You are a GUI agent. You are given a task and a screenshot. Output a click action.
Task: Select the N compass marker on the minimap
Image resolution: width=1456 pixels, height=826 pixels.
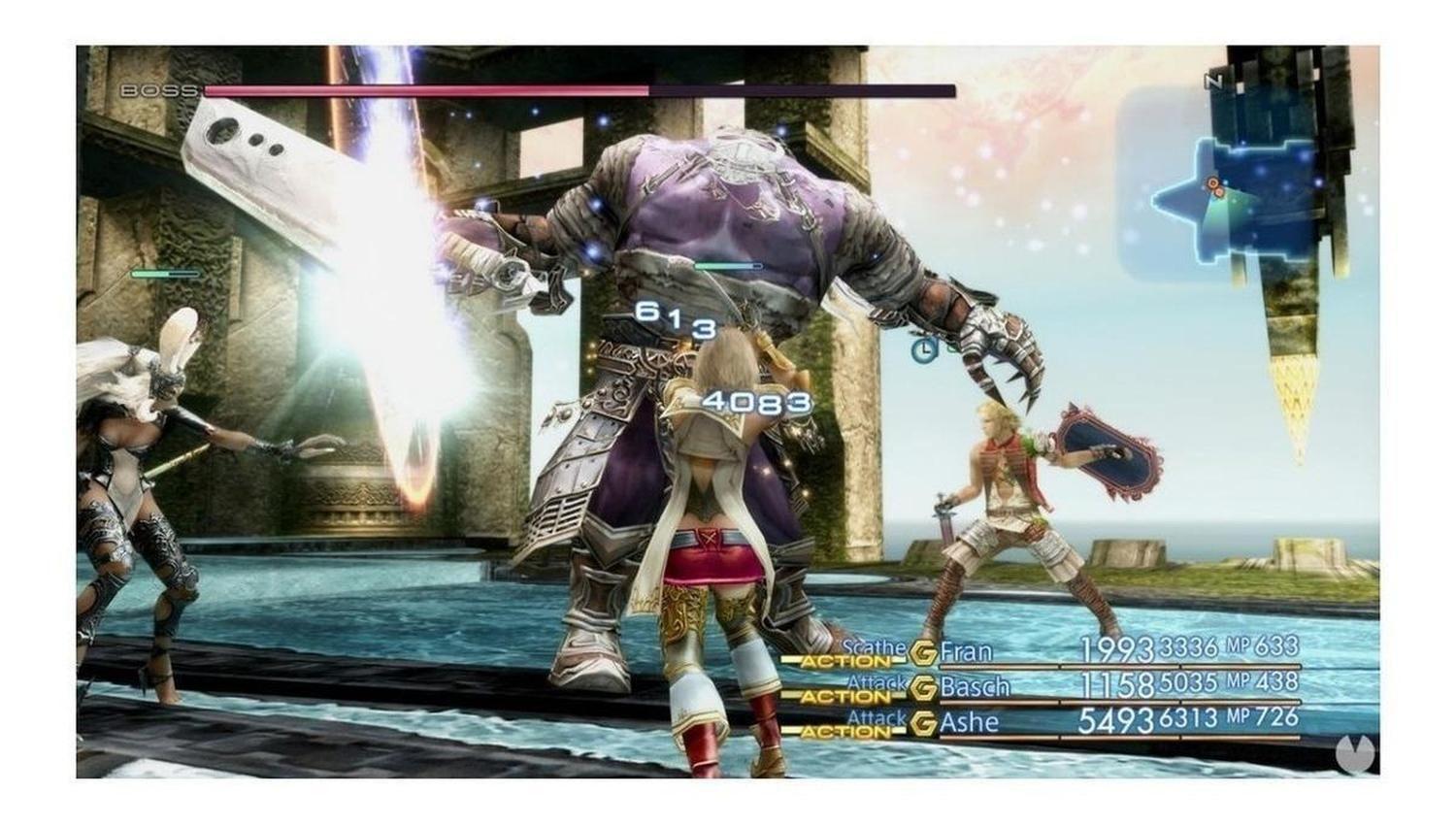(x=1213, y=78)
